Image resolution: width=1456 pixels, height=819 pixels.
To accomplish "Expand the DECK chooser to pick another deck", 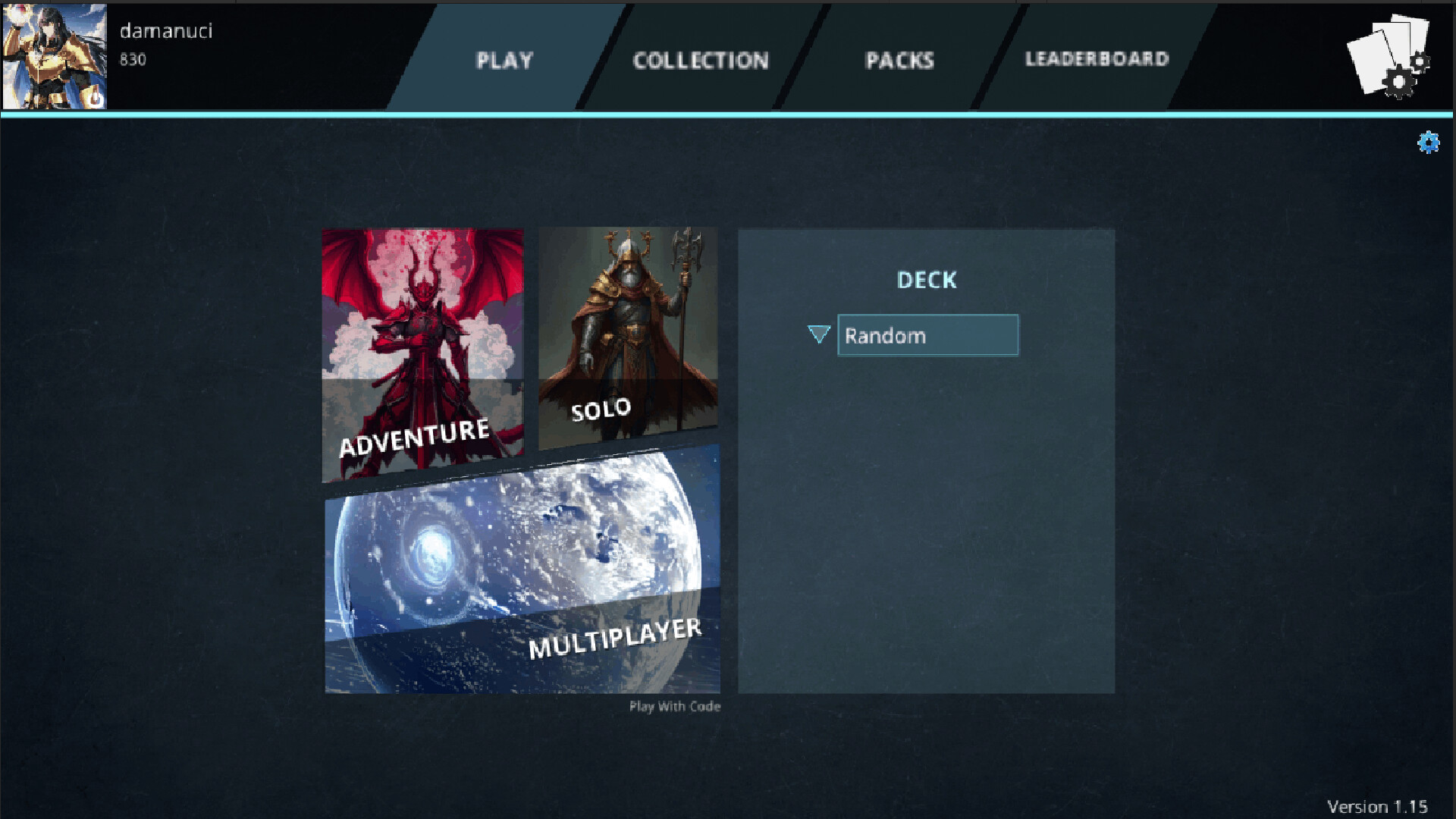I will coord(819,334).
